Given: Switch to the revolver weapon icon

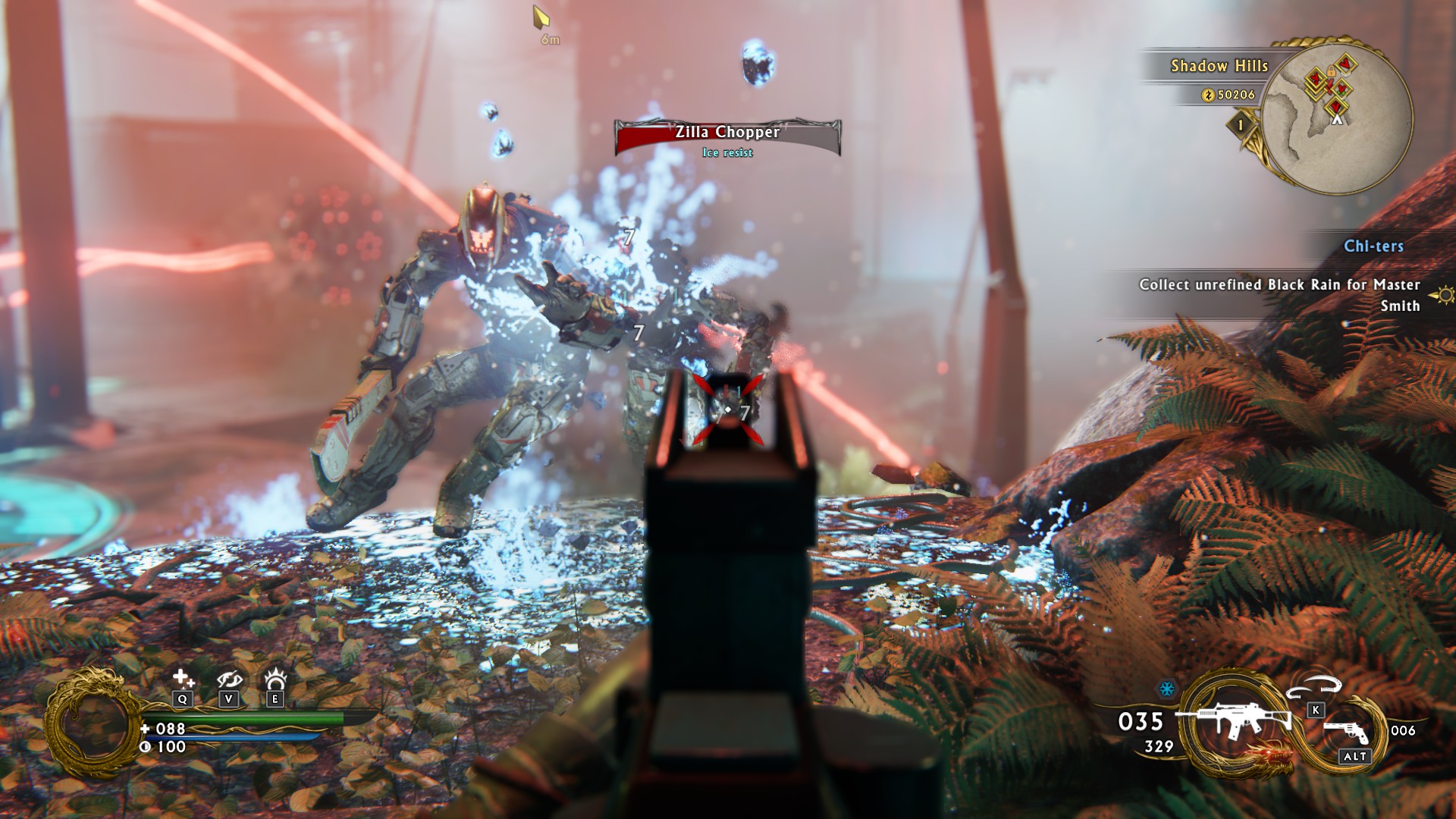Looking at the screenshot, I should pyautogui.click(x=1346, y=731).
